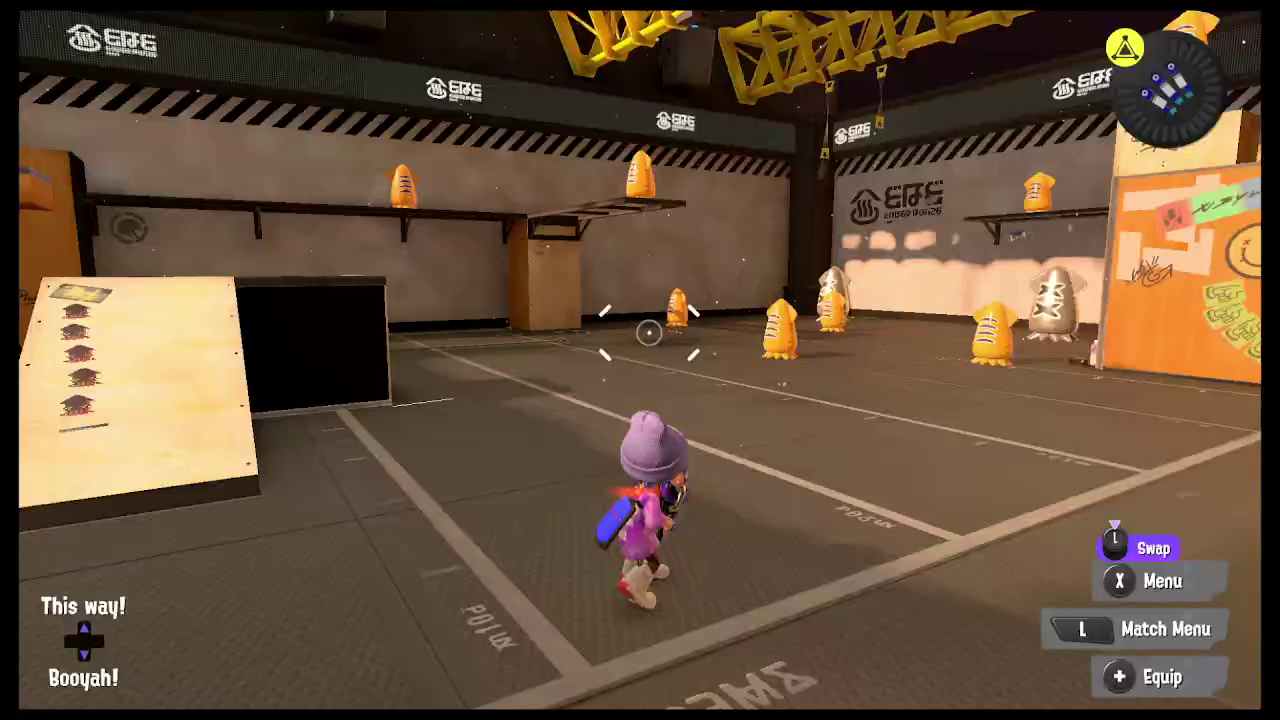
Task: Toggle the Booyah! down-arrow signal
Action: point(83,652)
